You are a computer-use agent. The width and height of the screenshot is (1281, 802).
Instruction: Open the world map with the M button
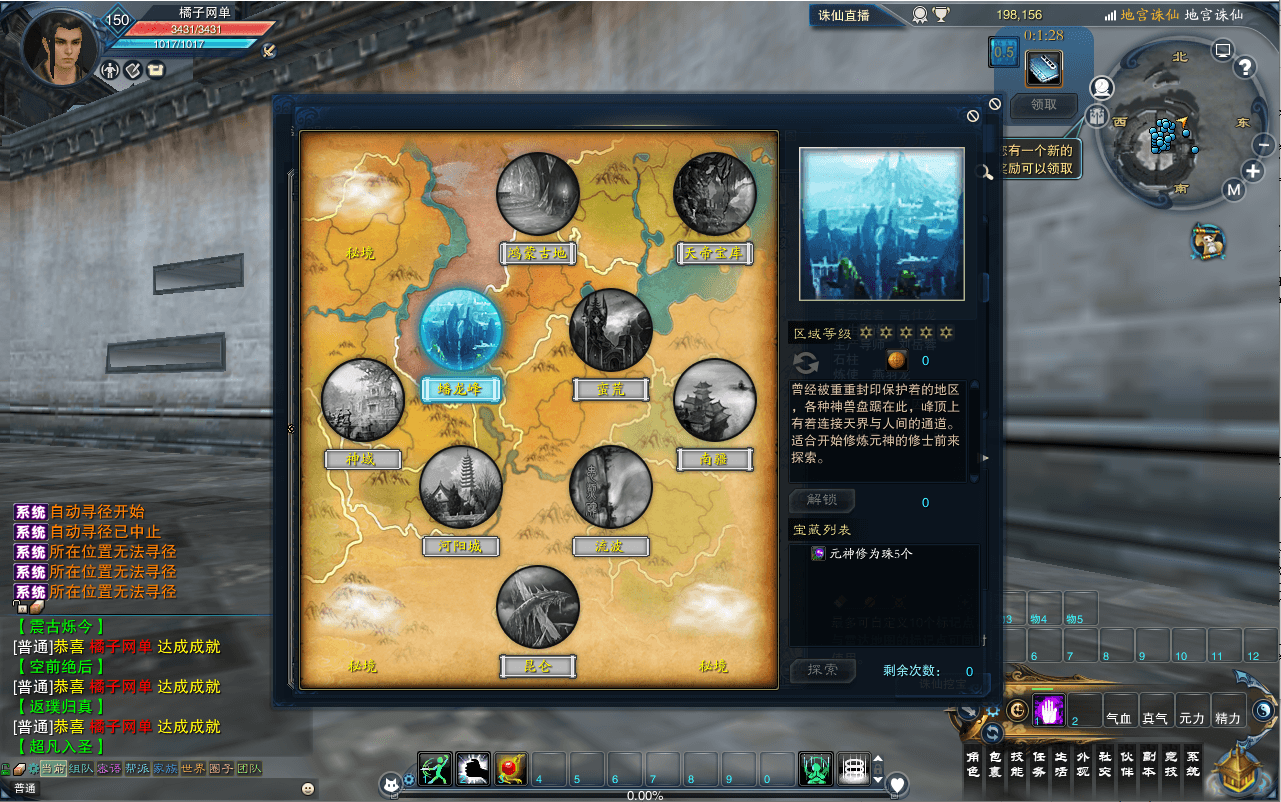pos(1233,190)
